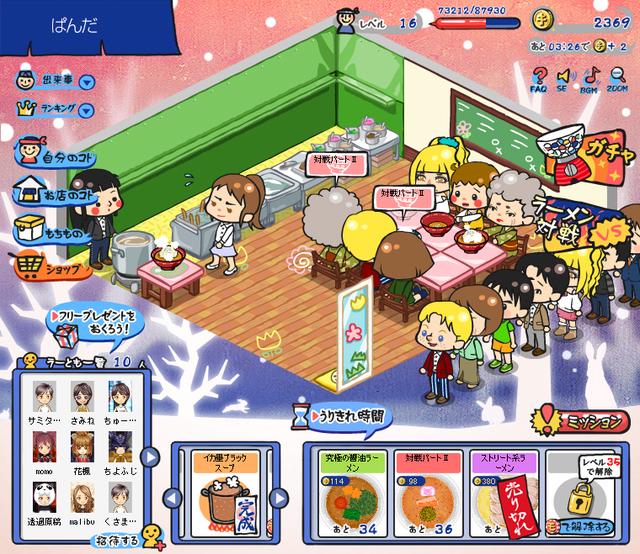
Task: Open the 自分のコト profile menu
Action: (54, 155)
